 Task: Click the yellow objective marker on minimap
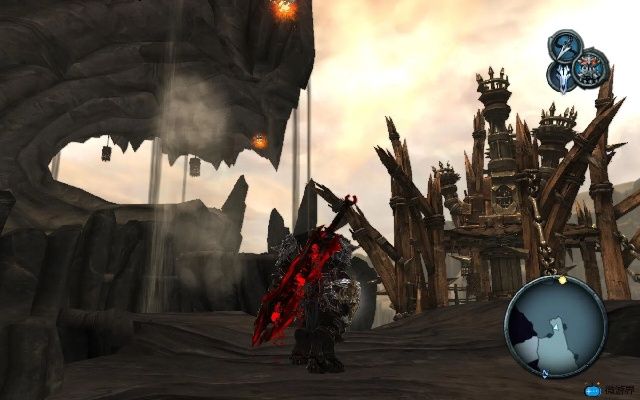[x=562, y=280]
